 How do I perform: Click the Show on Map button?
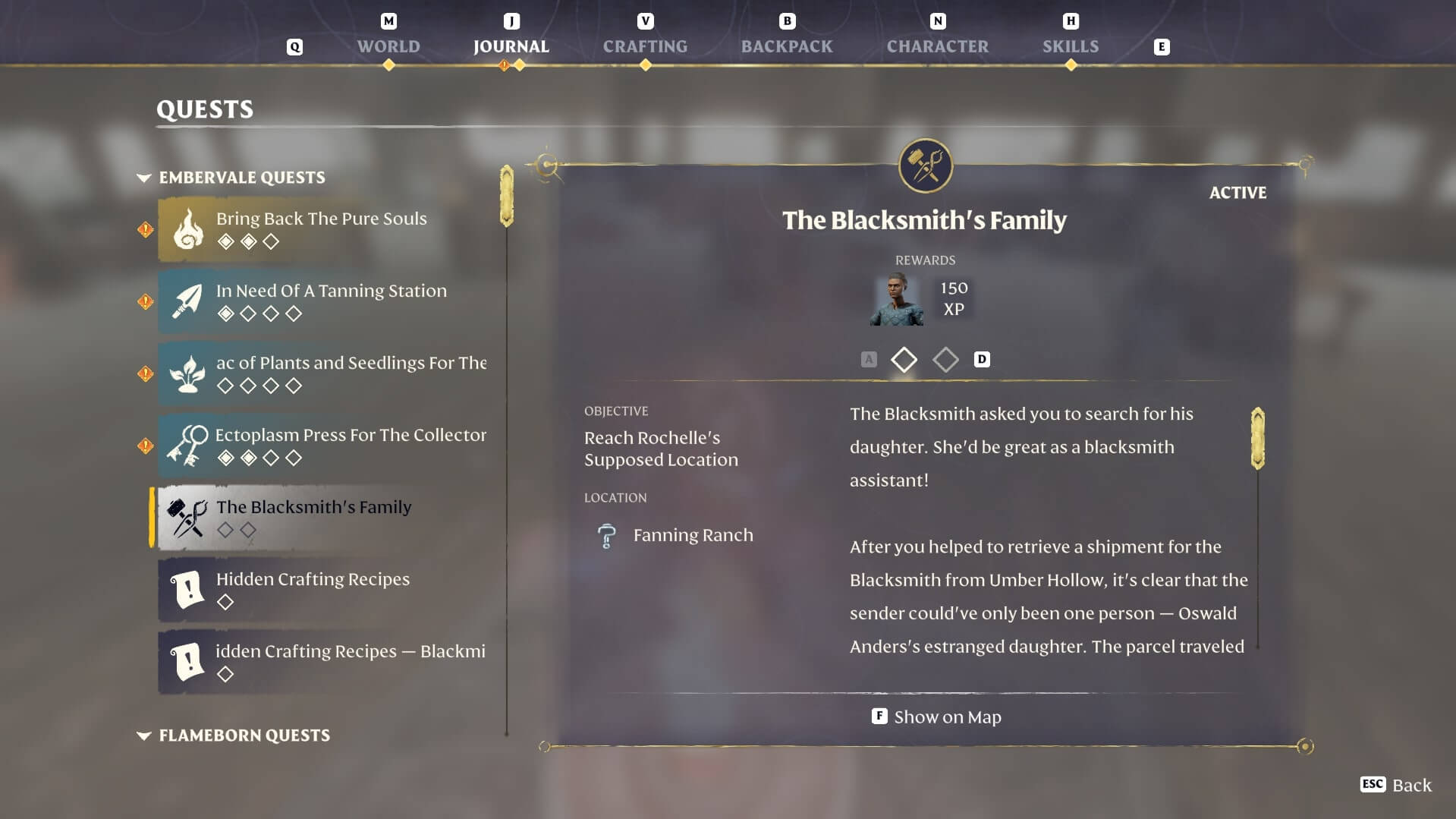pos(936,717)
